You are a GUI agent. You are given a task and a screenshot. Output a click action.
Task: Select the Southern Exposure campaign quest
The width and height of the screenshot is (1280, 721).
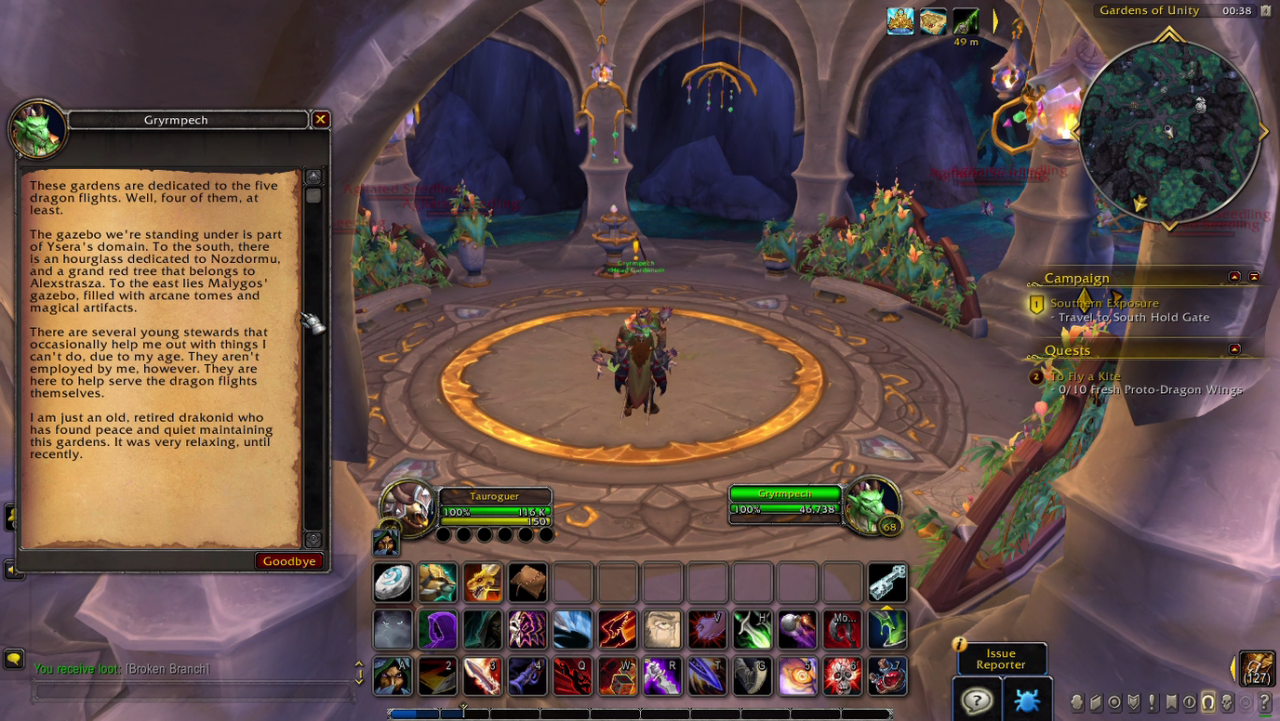pos(1104,303)
